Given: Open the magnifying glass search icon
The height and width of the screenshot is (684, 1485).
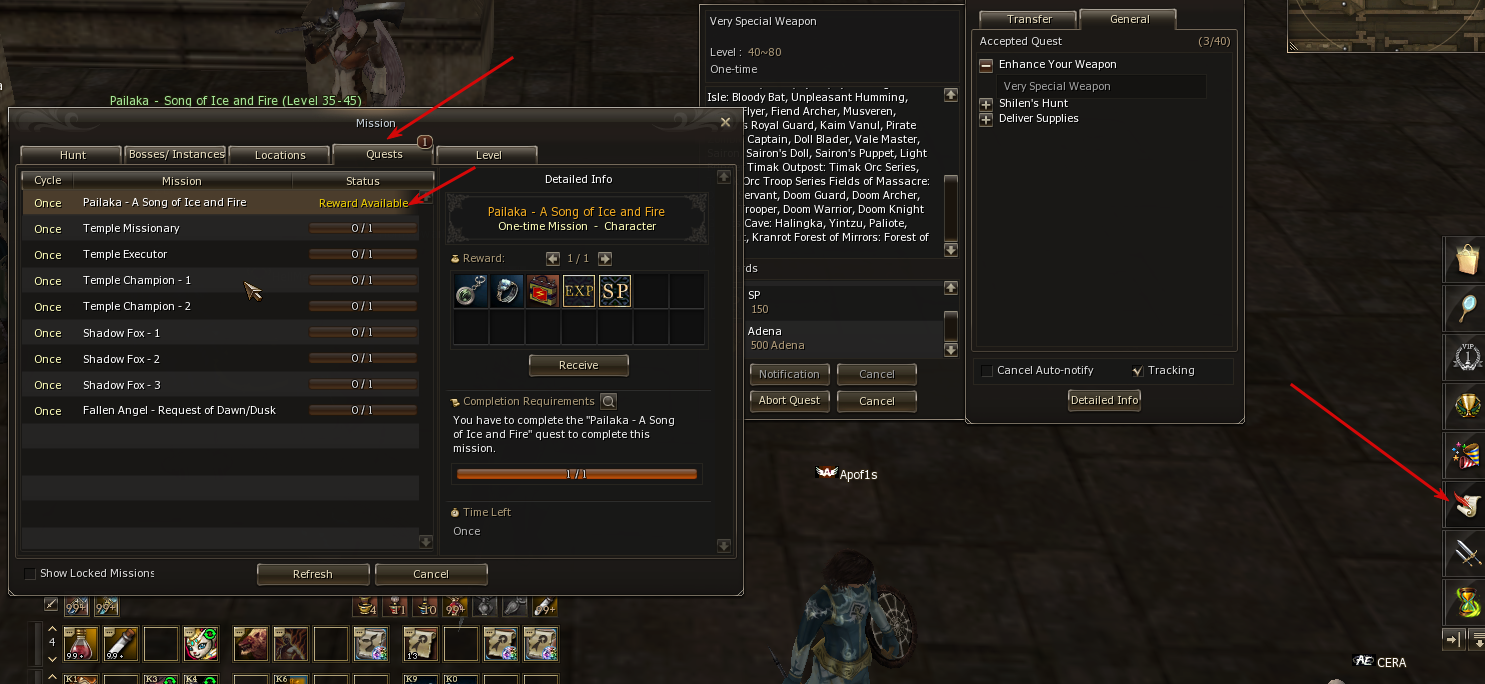Looking at the screenshot, I should [1466, 310].
